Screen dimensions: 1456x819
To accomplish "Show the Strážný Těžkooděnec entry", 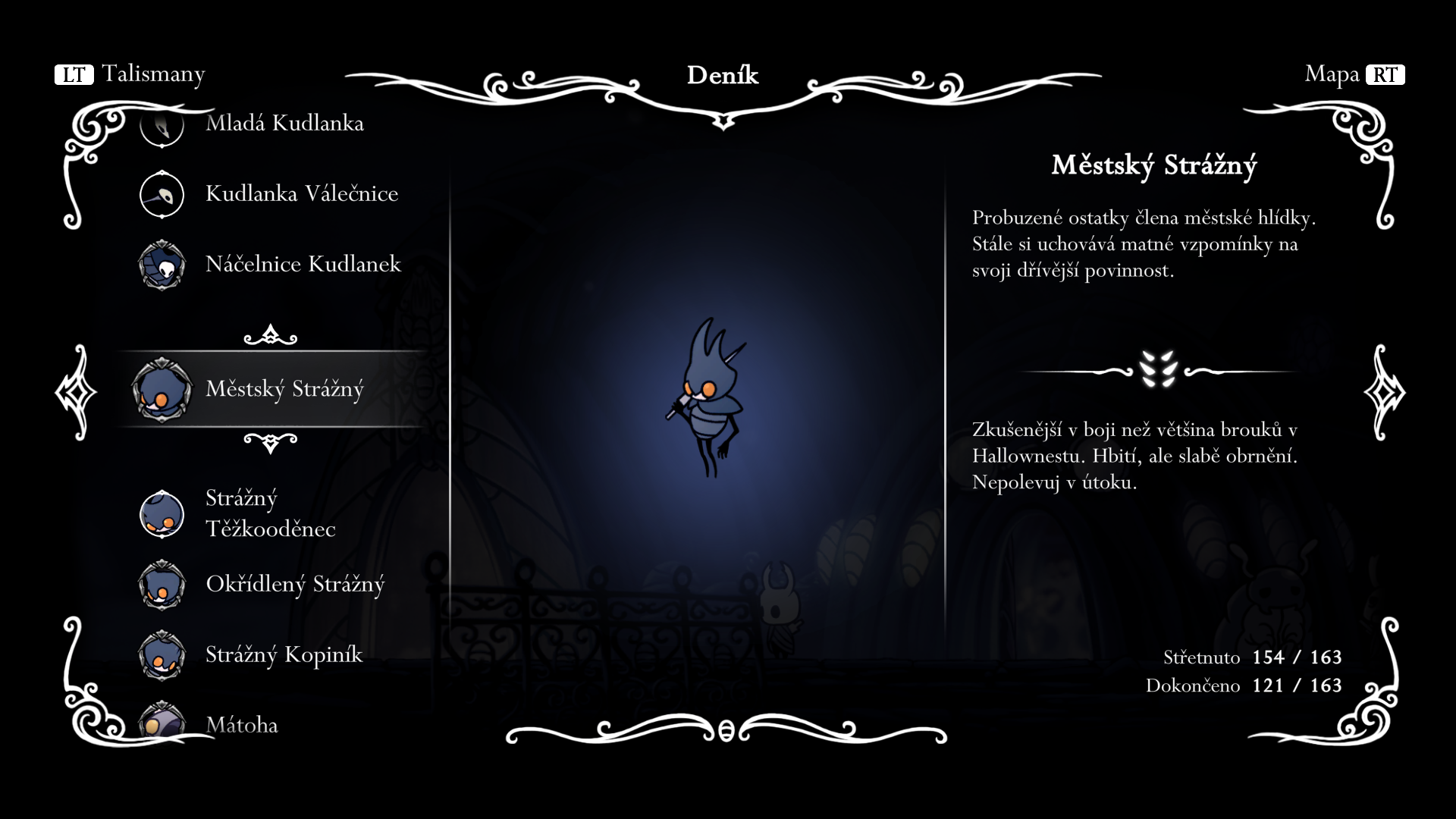I will 270,513.
